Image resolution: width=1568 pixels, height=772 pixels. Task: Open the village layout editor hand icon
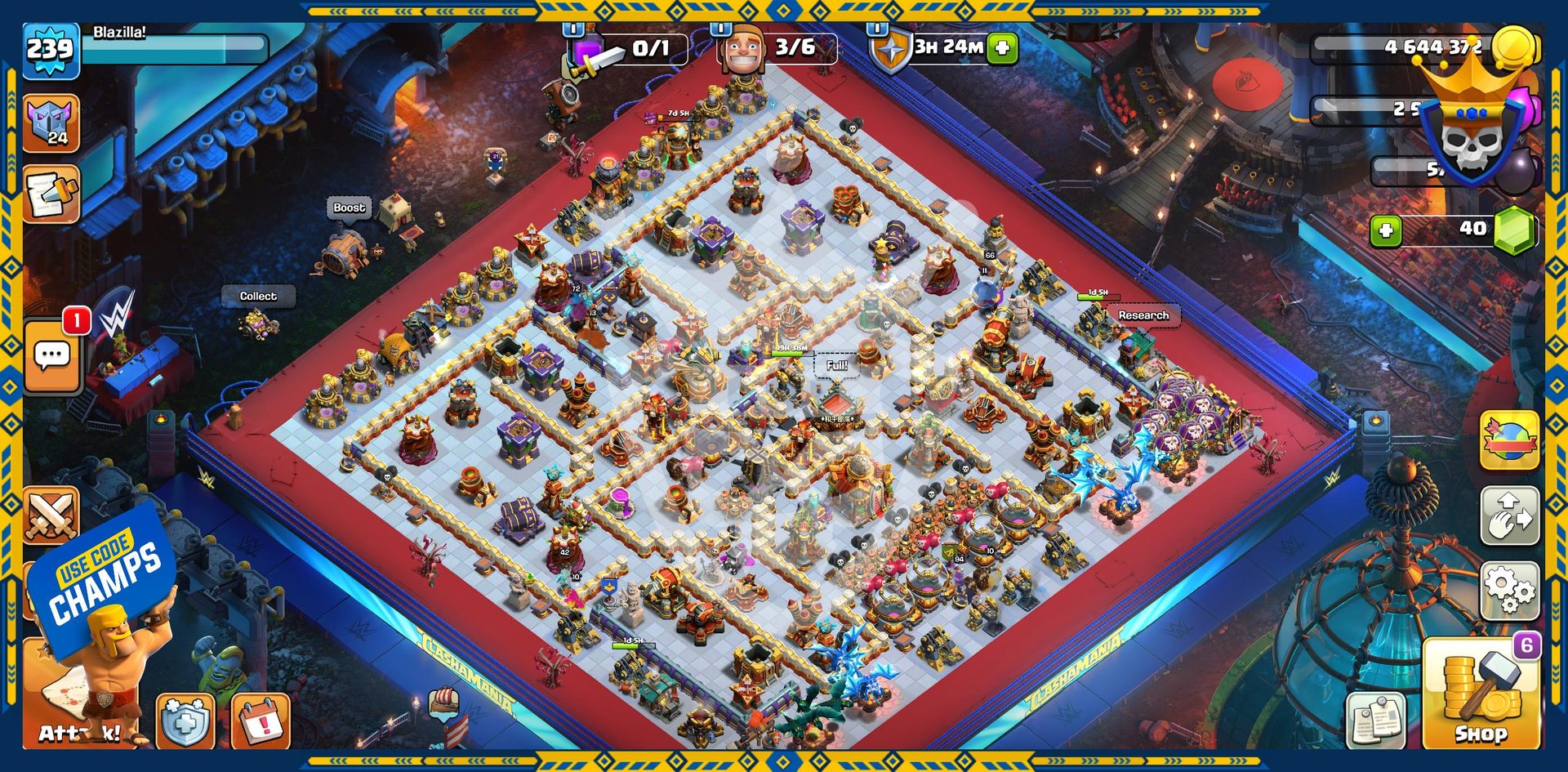[x=1509, y=516]
